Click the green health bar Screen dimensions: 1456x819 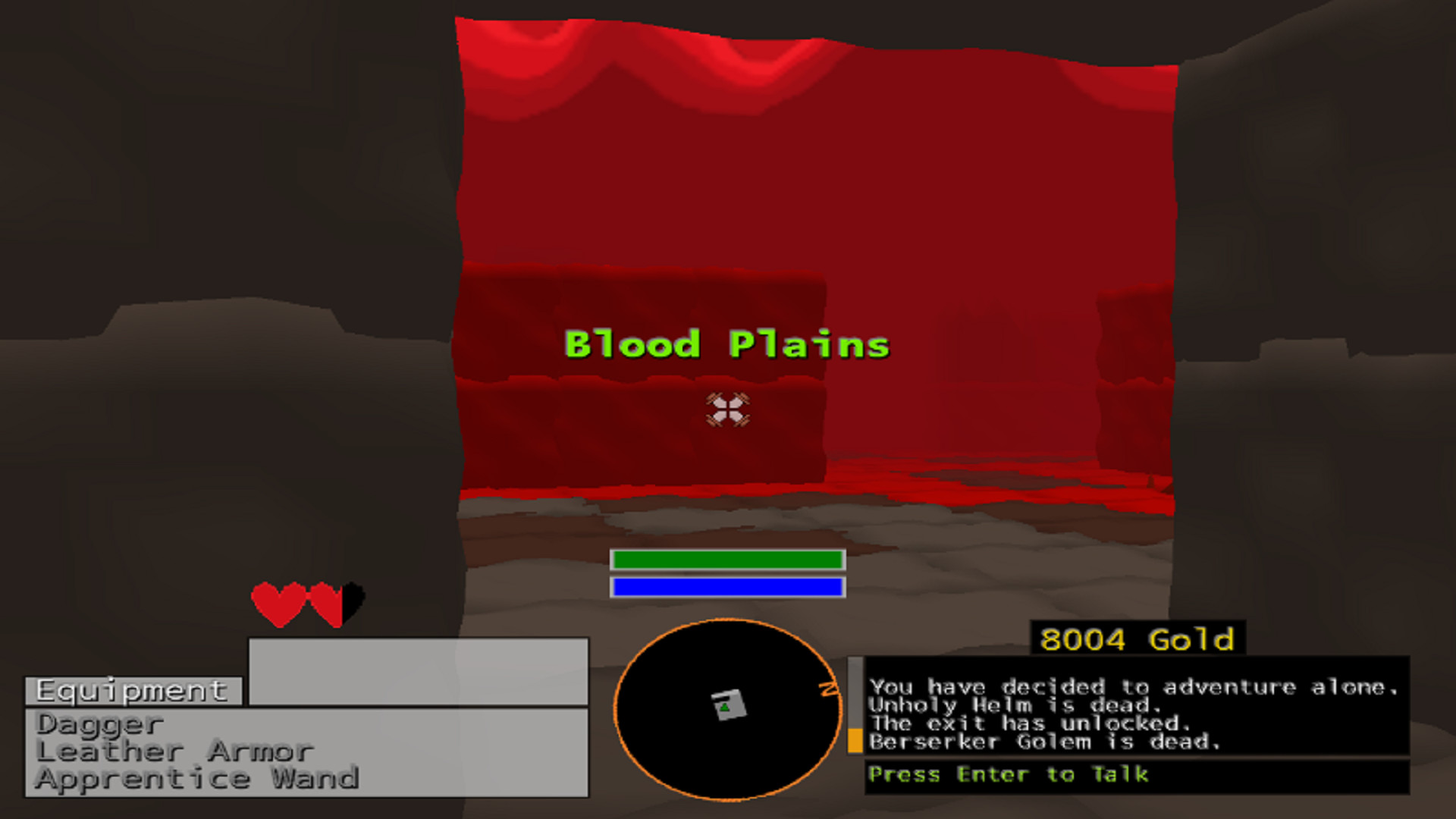pos(727,561)
